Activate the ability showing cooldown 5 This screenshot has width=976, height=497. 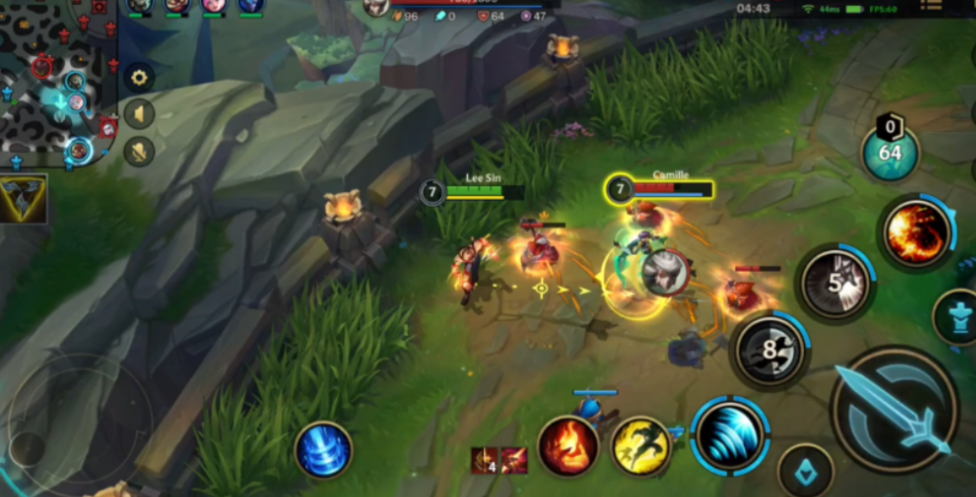coord(834,284)
